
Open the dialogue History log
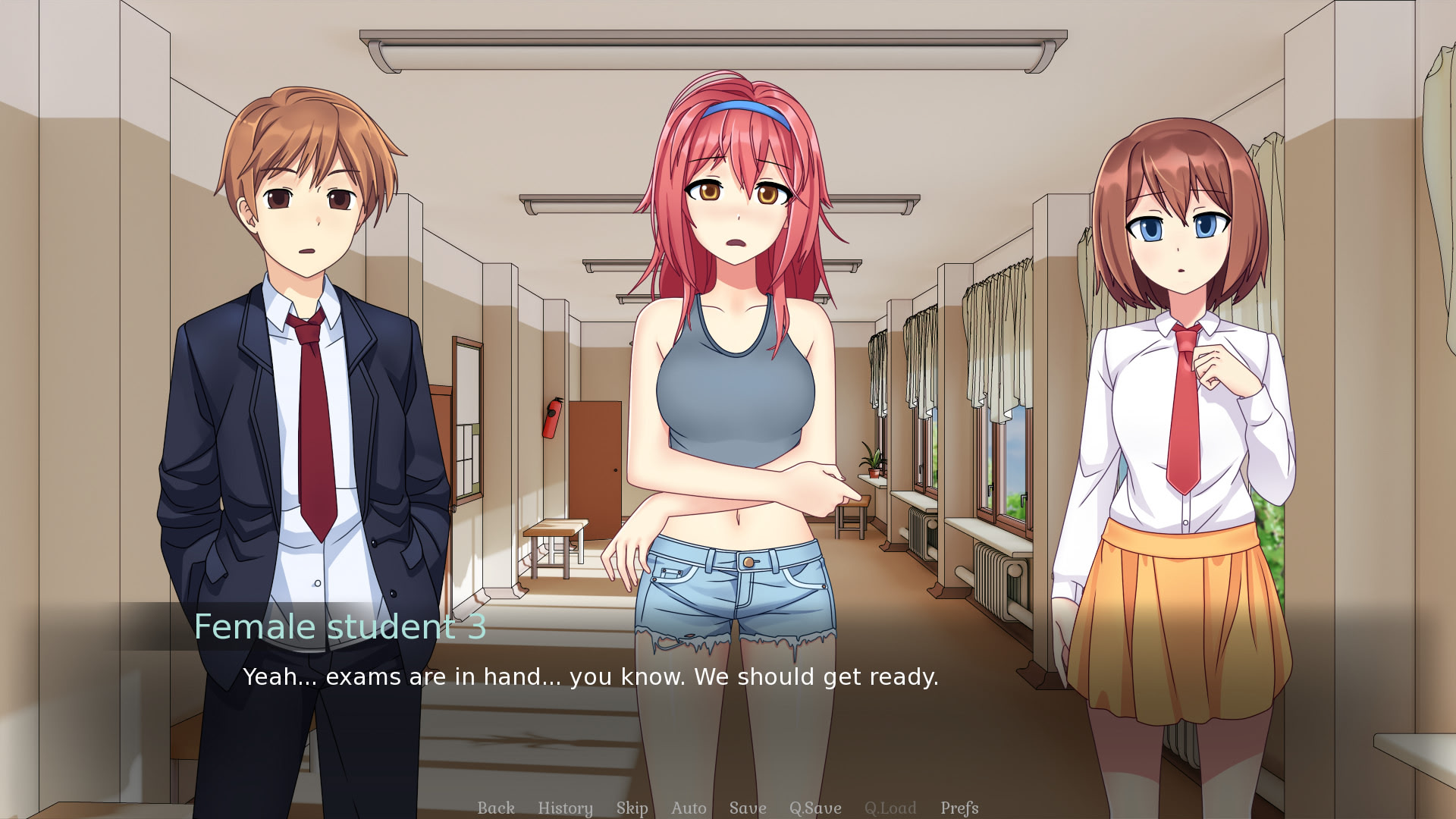pyautogui.click(x=565, y=808)
